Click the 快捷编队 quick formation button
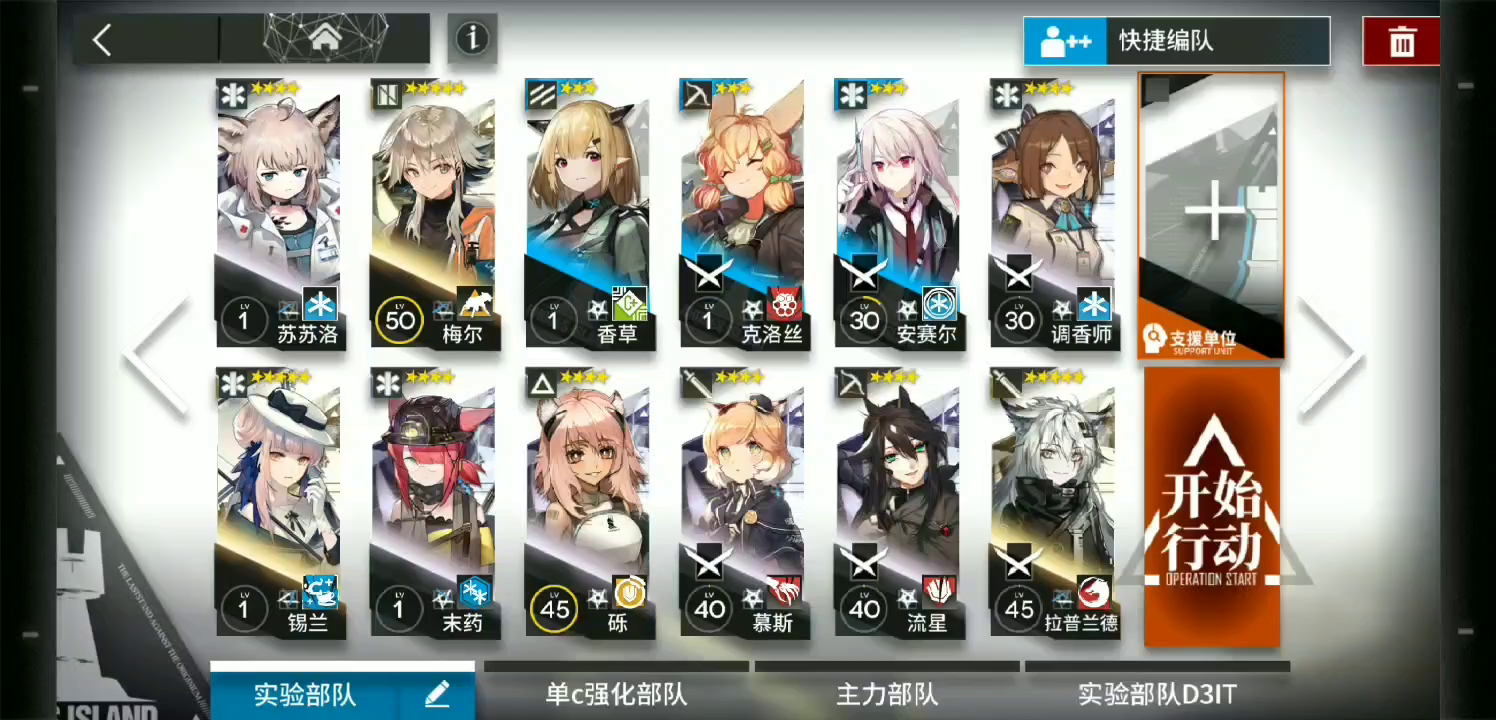The image size is (1496, 720). pos(1175,41)
